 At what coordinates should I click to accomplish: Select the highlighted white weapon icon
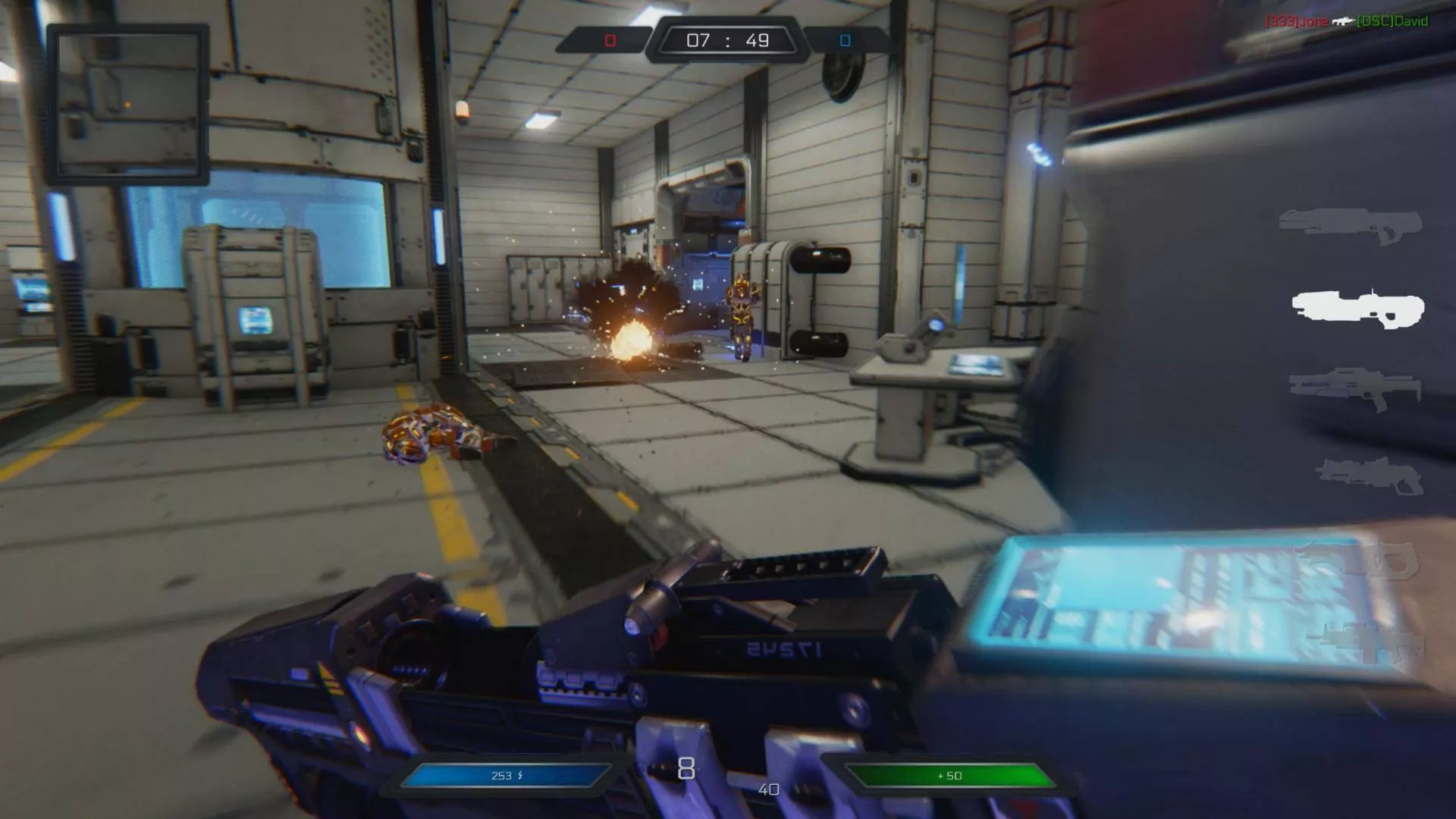1358,309
